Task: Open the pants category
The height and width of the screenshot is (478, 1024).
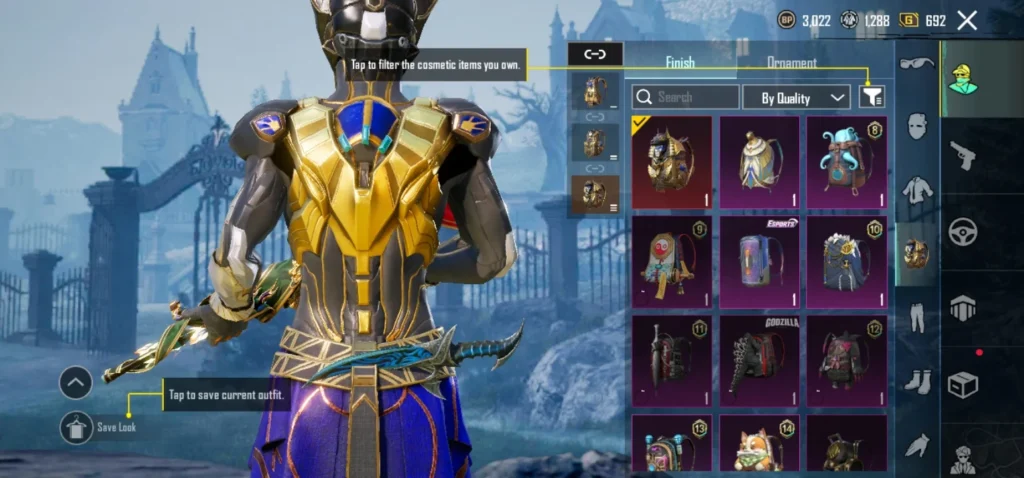Action: [916, 317]
